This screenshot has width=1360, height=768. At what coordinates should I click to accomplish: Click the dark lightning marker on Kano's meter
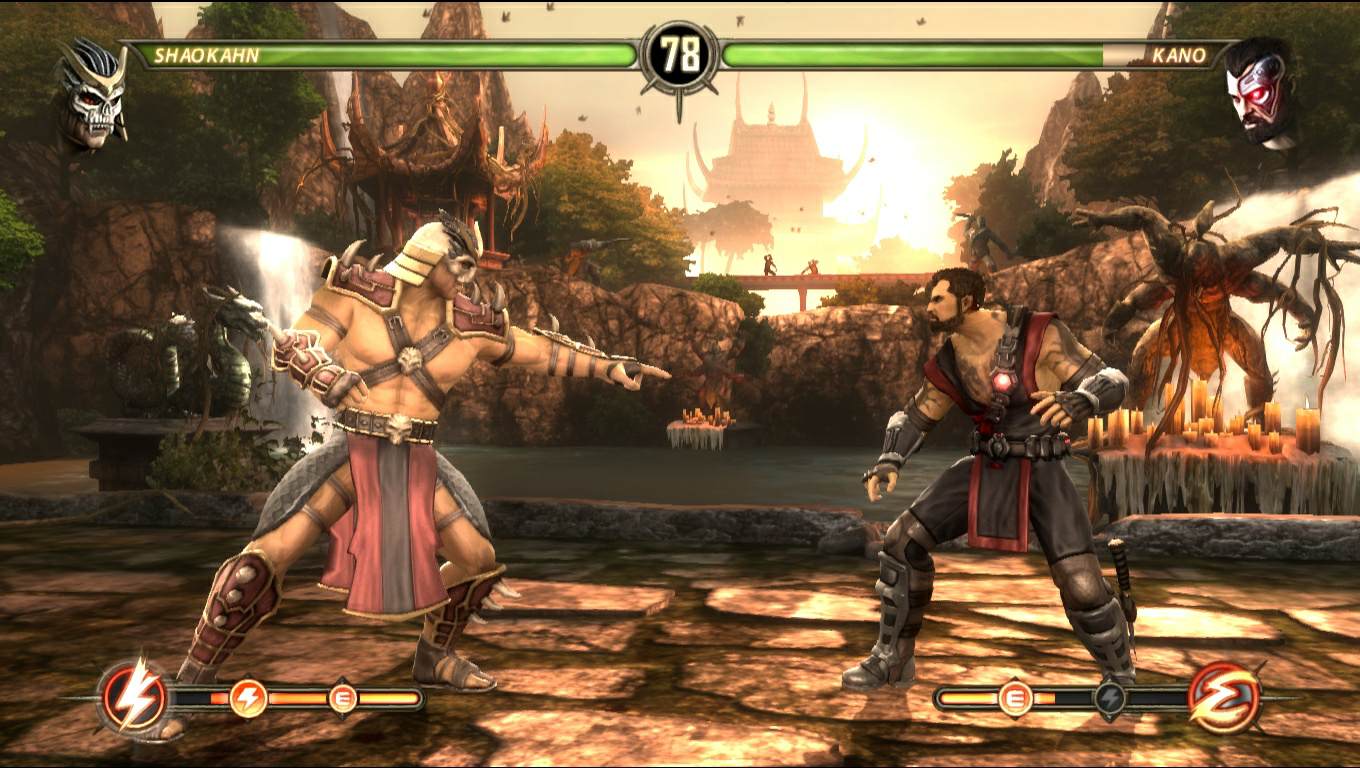coord(1110,697)
